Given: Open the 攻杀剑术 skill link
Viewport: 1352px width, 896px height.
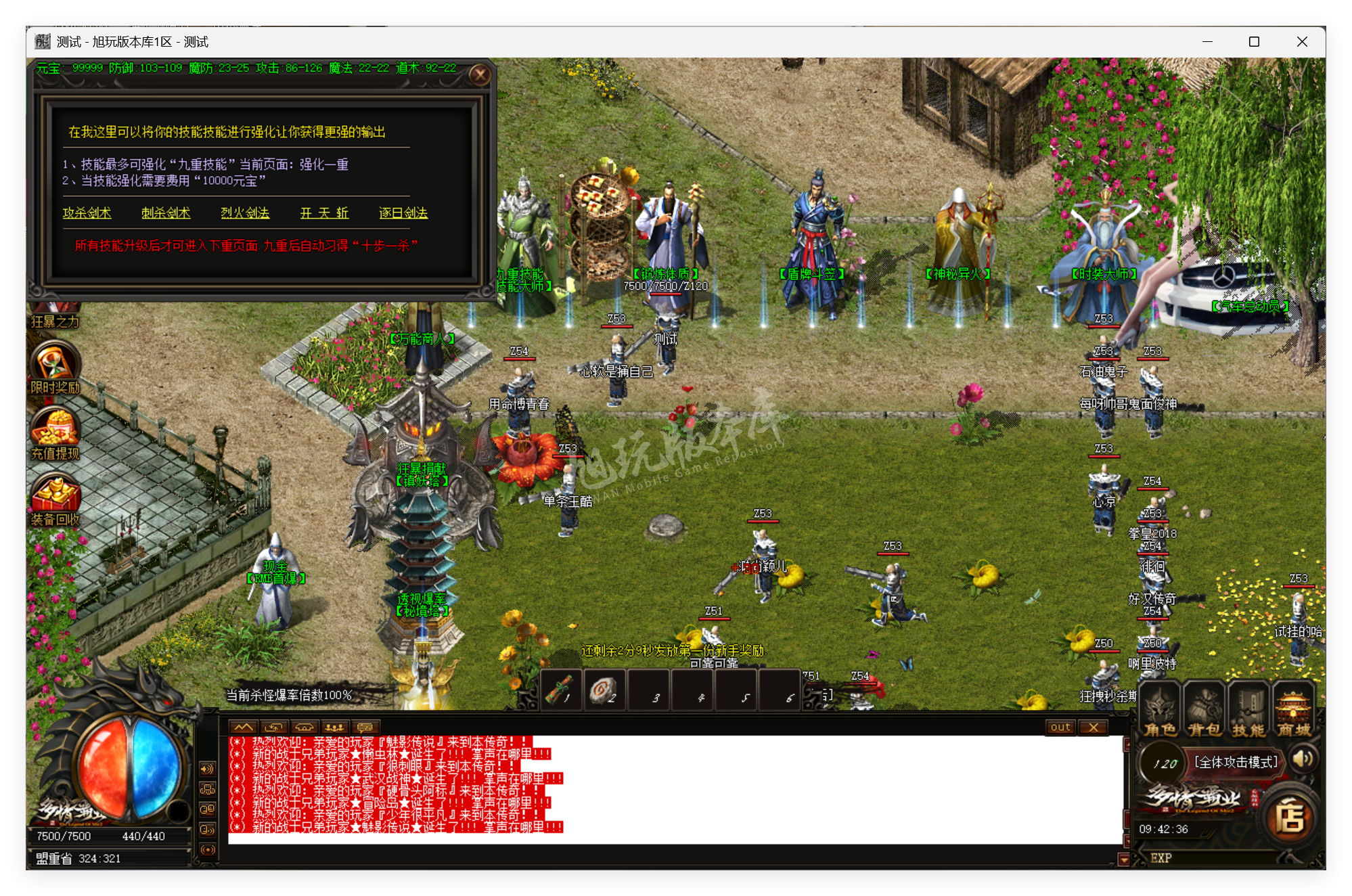Looking at the screenshot, I should tap(89, 213).
